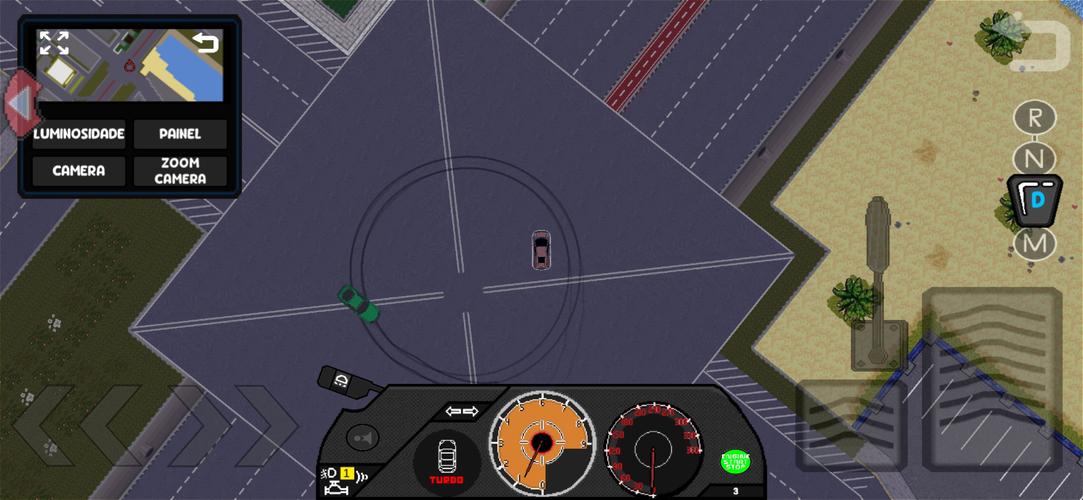1083x500 pixels.
Task: Select the Zoom Camera option
Action: tap(180, 171)
